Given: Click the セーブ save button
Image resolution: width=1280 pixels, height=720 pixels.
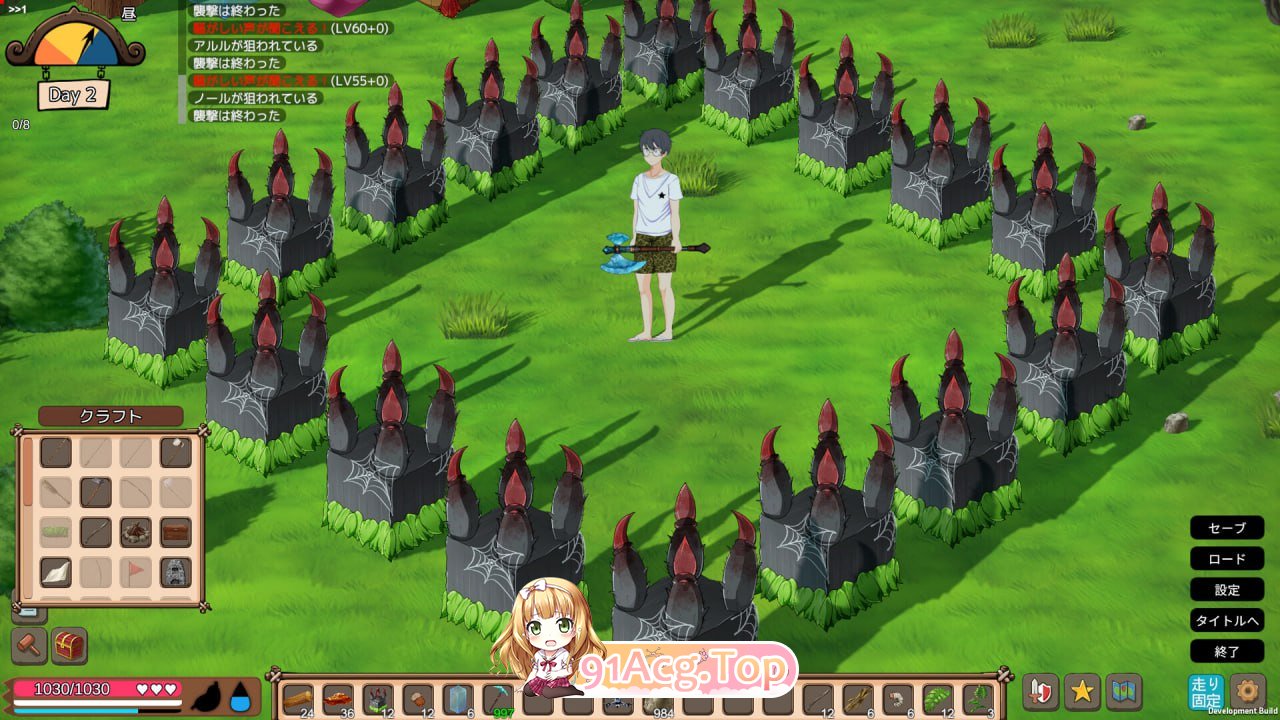Looking at the screenshot, I should point(1227,528).
